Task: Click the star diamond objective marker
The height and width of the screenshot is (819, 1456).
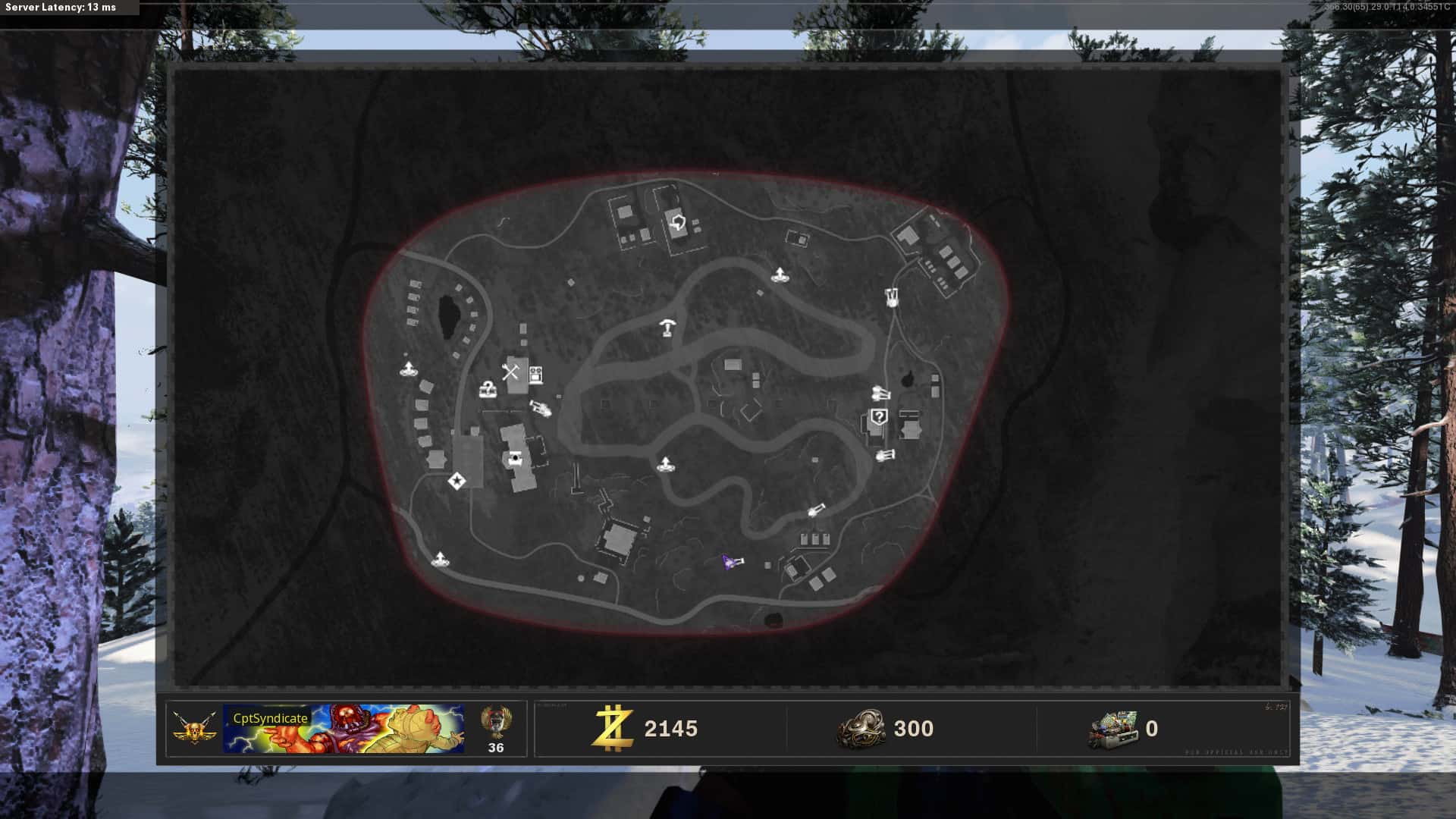Action: pyautogui.click(x=457, y=481)
